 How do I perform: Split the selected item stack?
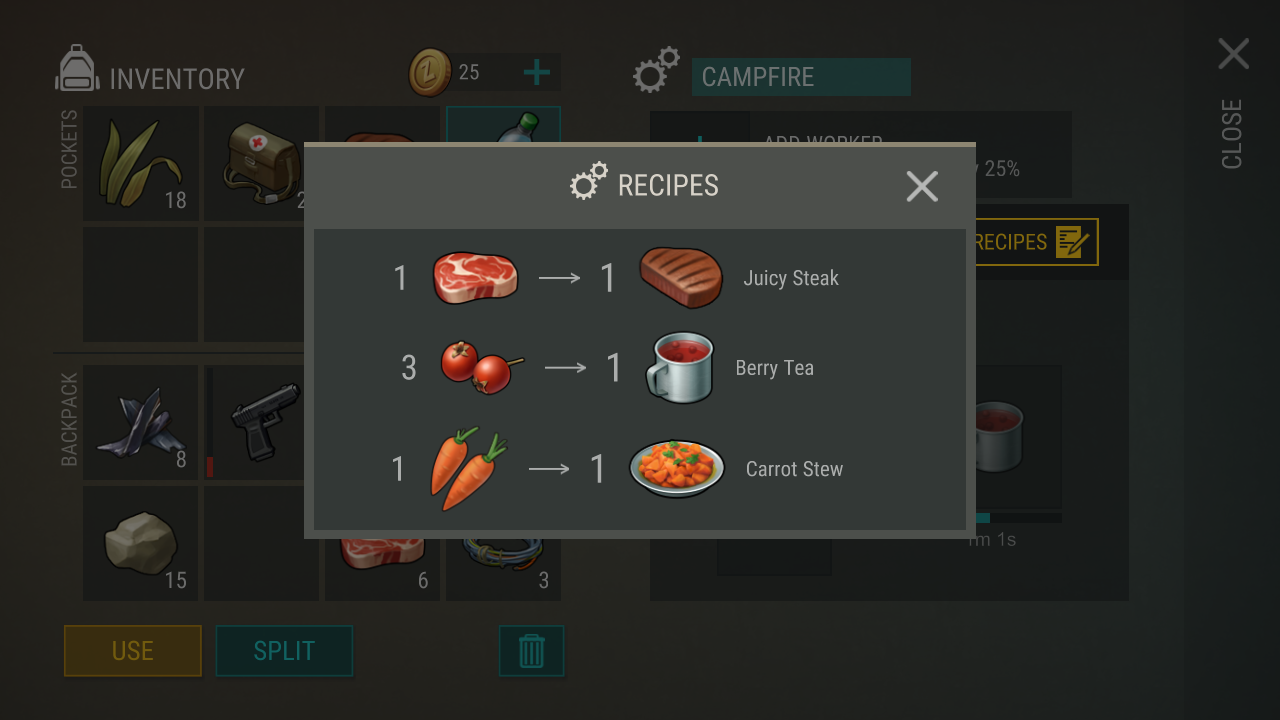pos(284,651)
